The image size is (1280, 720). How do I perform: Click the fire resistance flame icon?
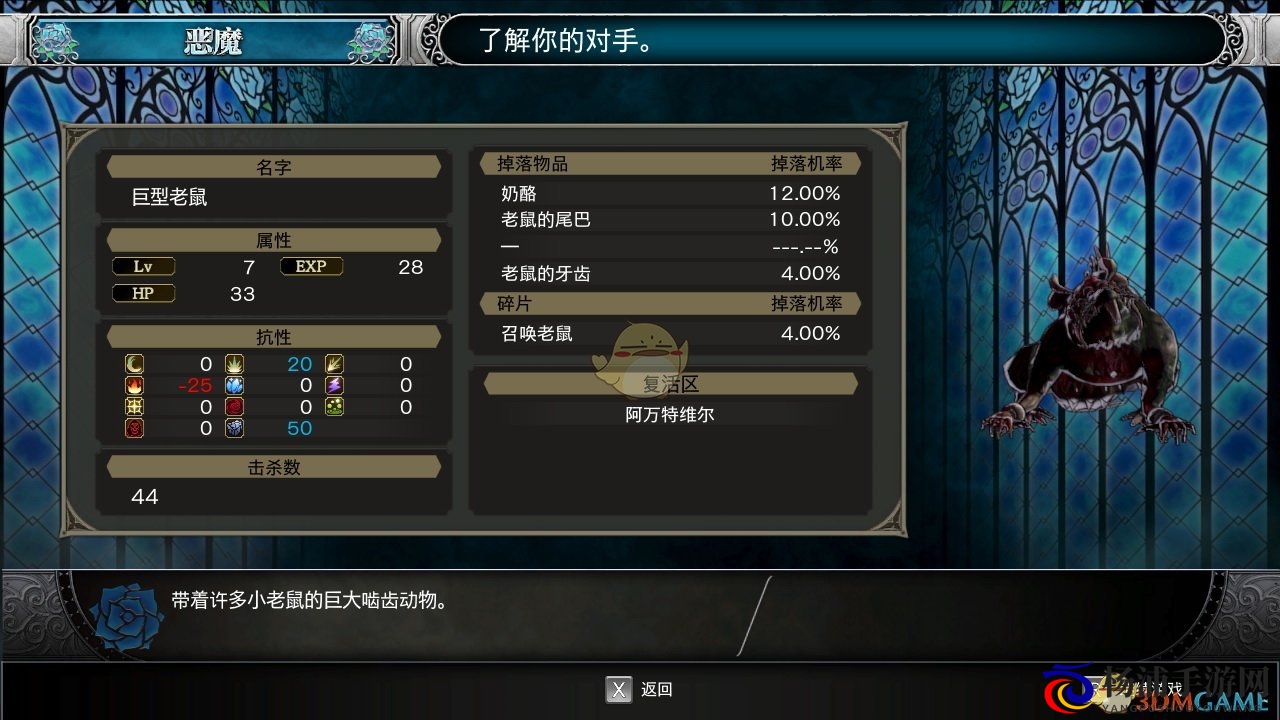[x=134, y=385]
